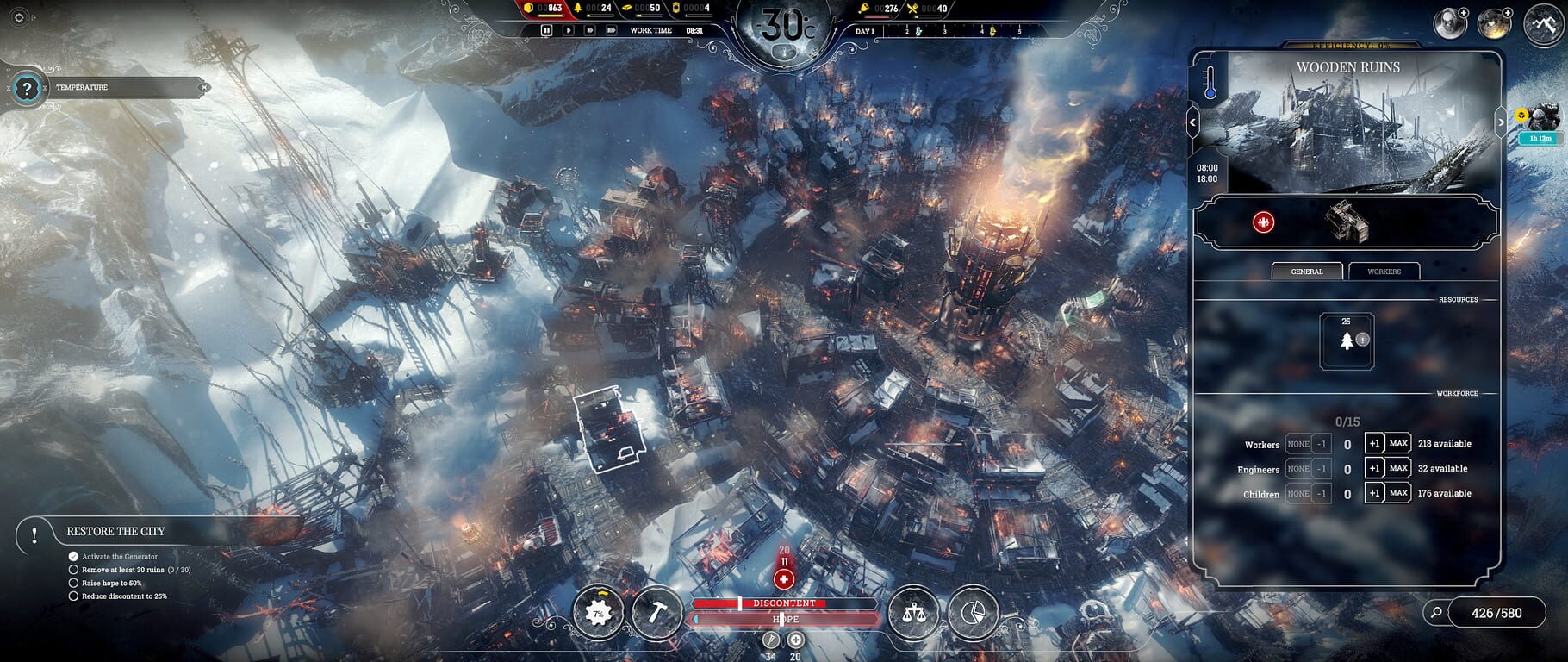The width and height of the screenshot is (1568, 662).
Task: Select the GENERAL tab
Action: click(1306, 271)
